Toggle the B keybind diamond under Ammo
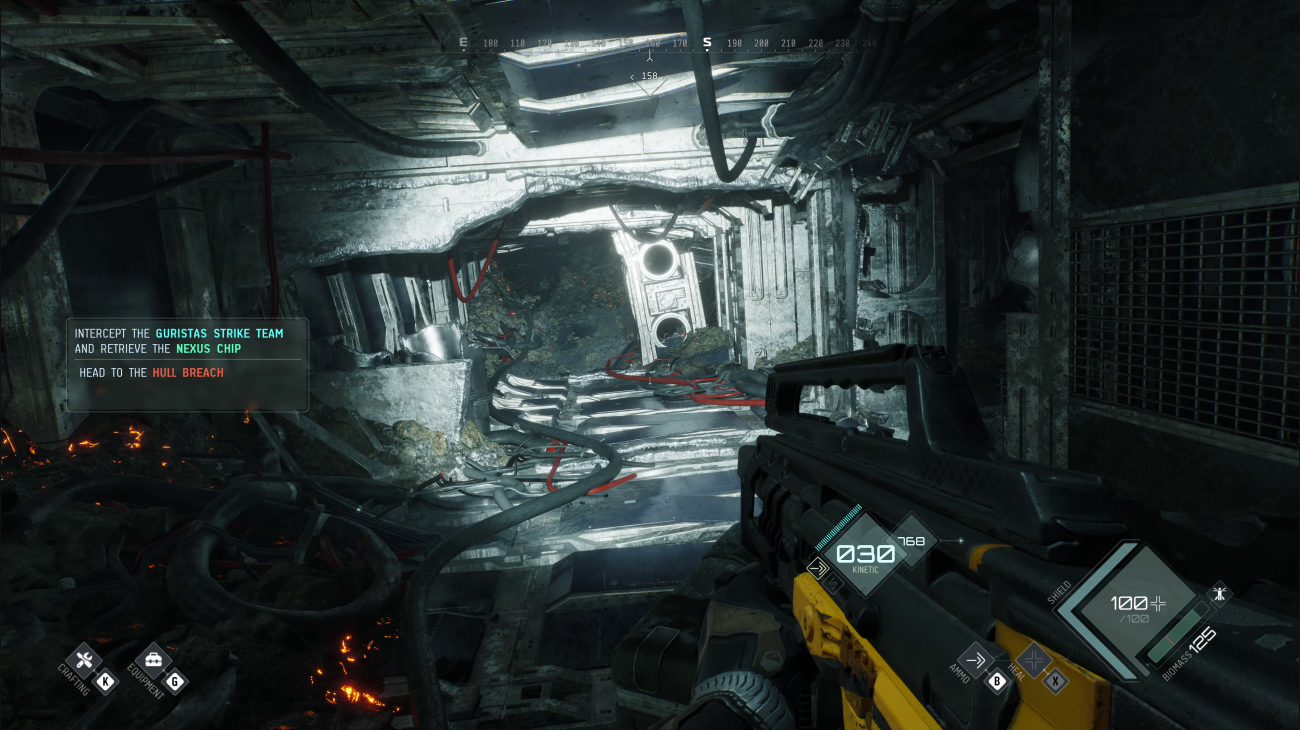1300x730 pixels. pos(997,682)
